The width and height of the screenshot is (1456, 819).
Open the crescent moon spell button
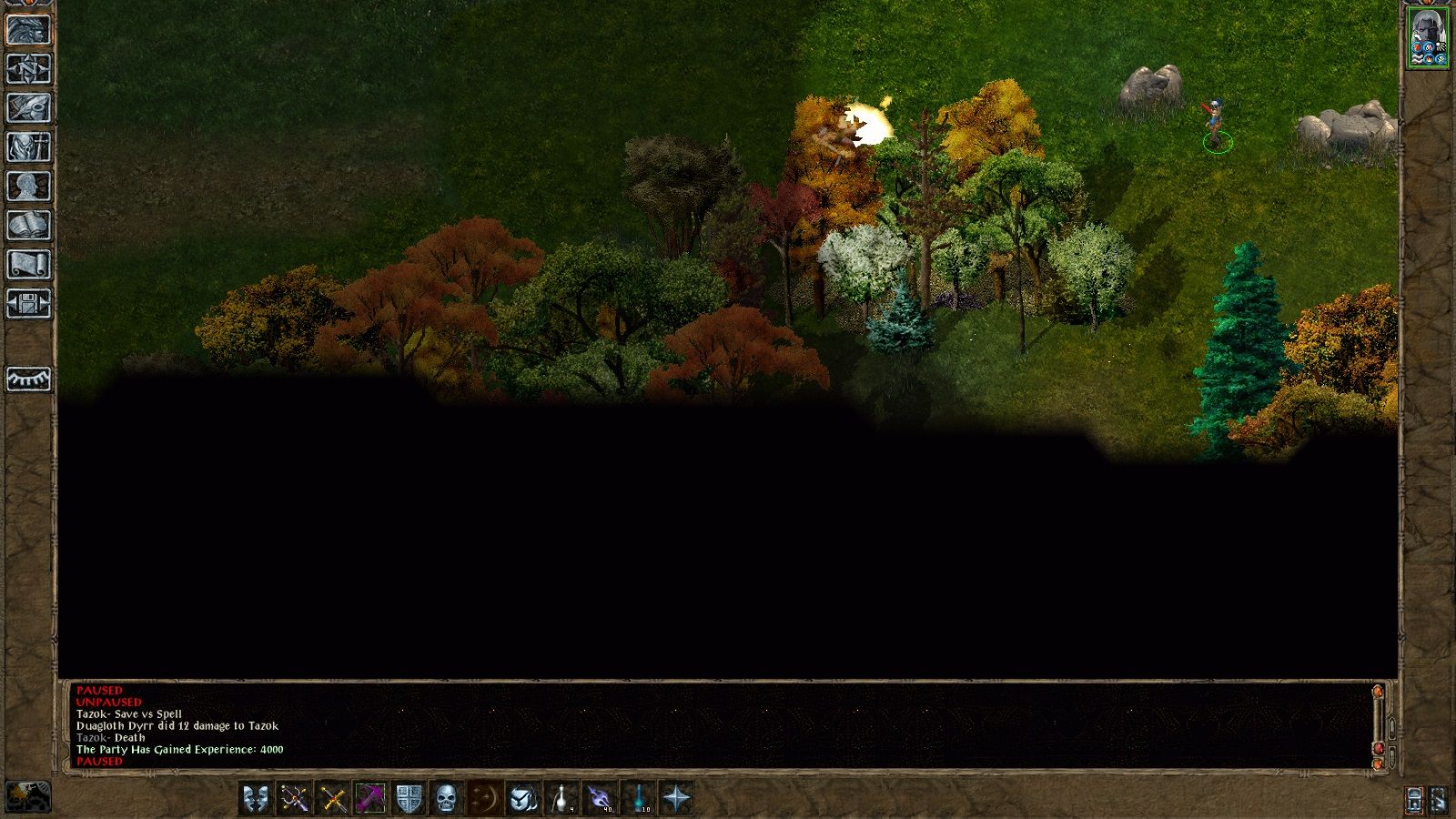coord(485,799)
